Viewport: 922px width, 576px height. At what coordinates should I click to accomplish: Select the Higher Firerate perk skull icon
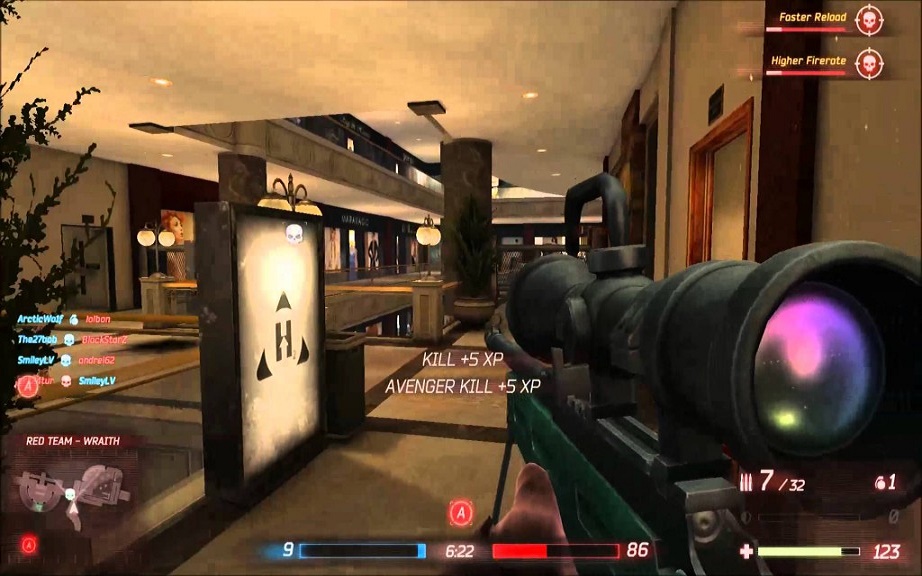coord(869,62)
